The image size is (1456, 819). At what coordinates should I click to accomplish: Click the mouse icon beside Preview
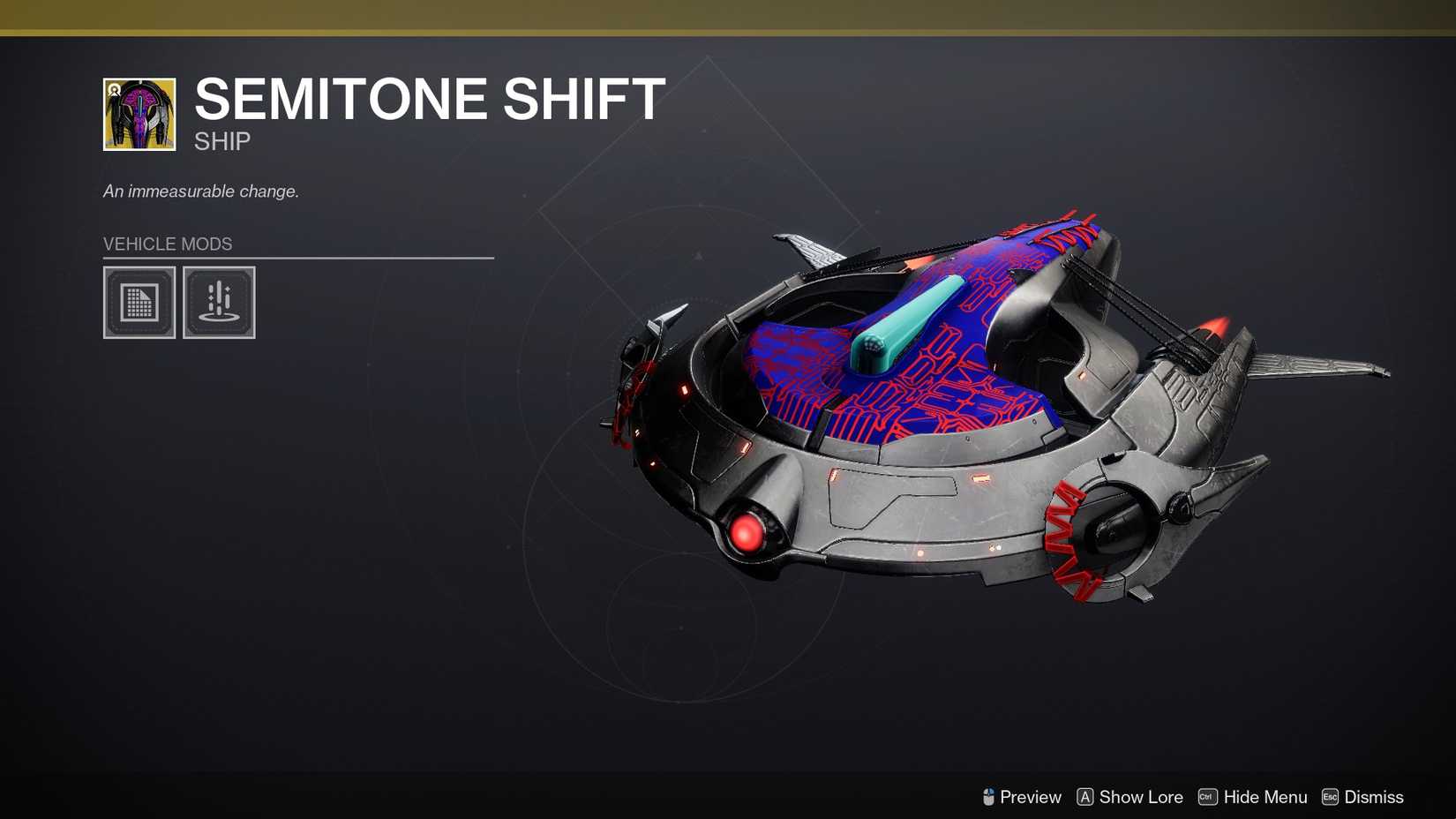click(x=989, y=797)
